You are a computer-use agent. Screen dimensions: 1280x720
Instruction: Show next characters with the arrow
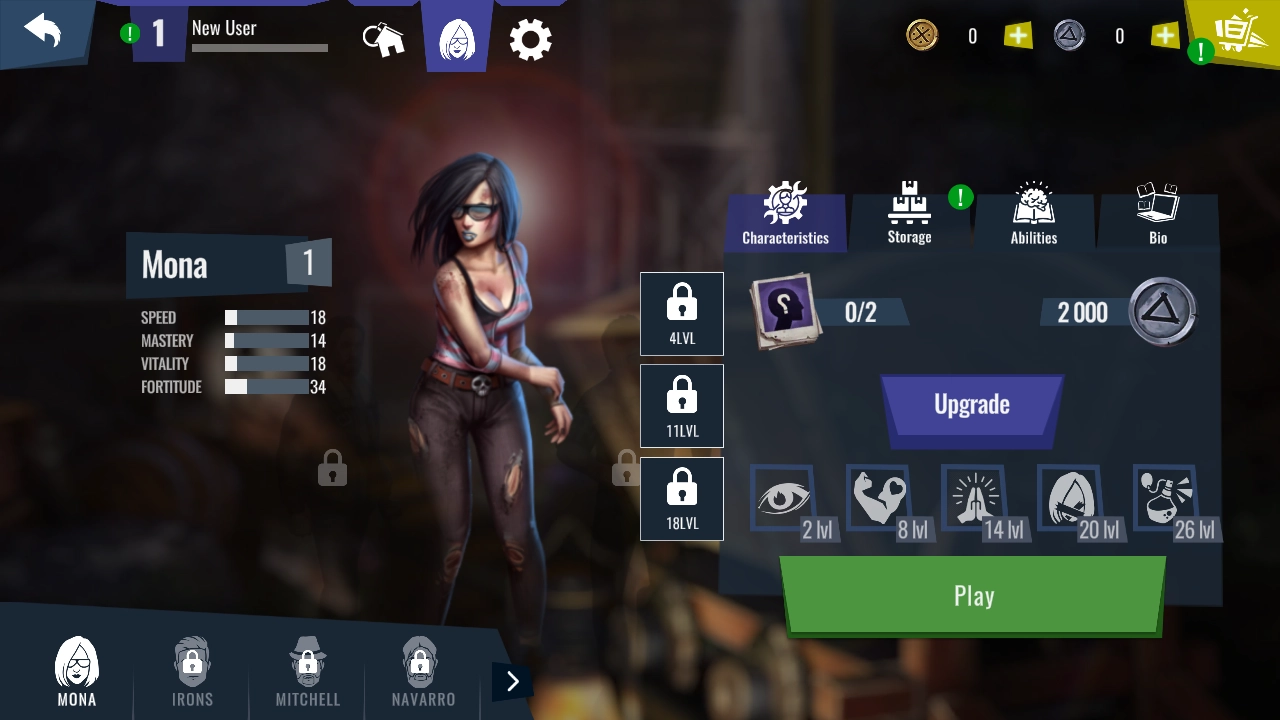pos(513,682)
